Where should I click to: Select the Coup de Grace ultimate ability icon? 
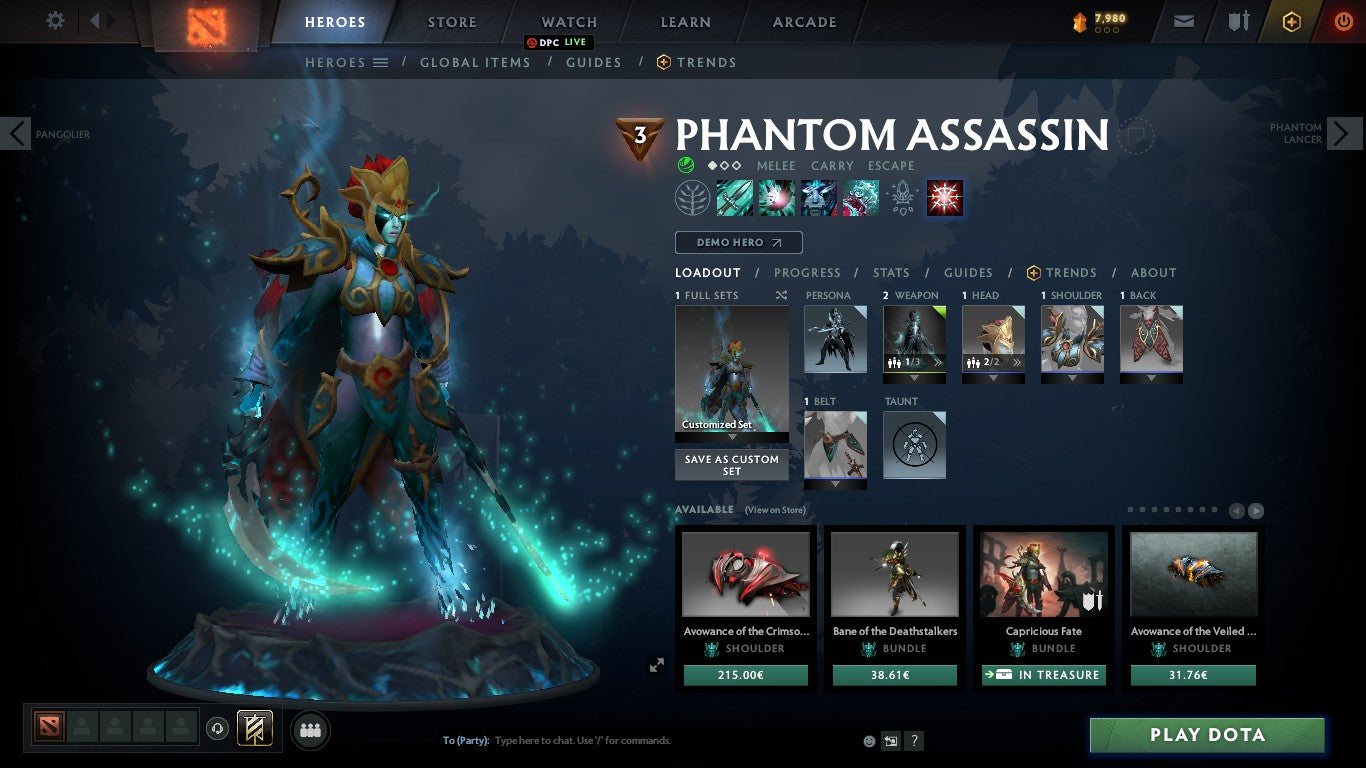(x=944, y=197)
